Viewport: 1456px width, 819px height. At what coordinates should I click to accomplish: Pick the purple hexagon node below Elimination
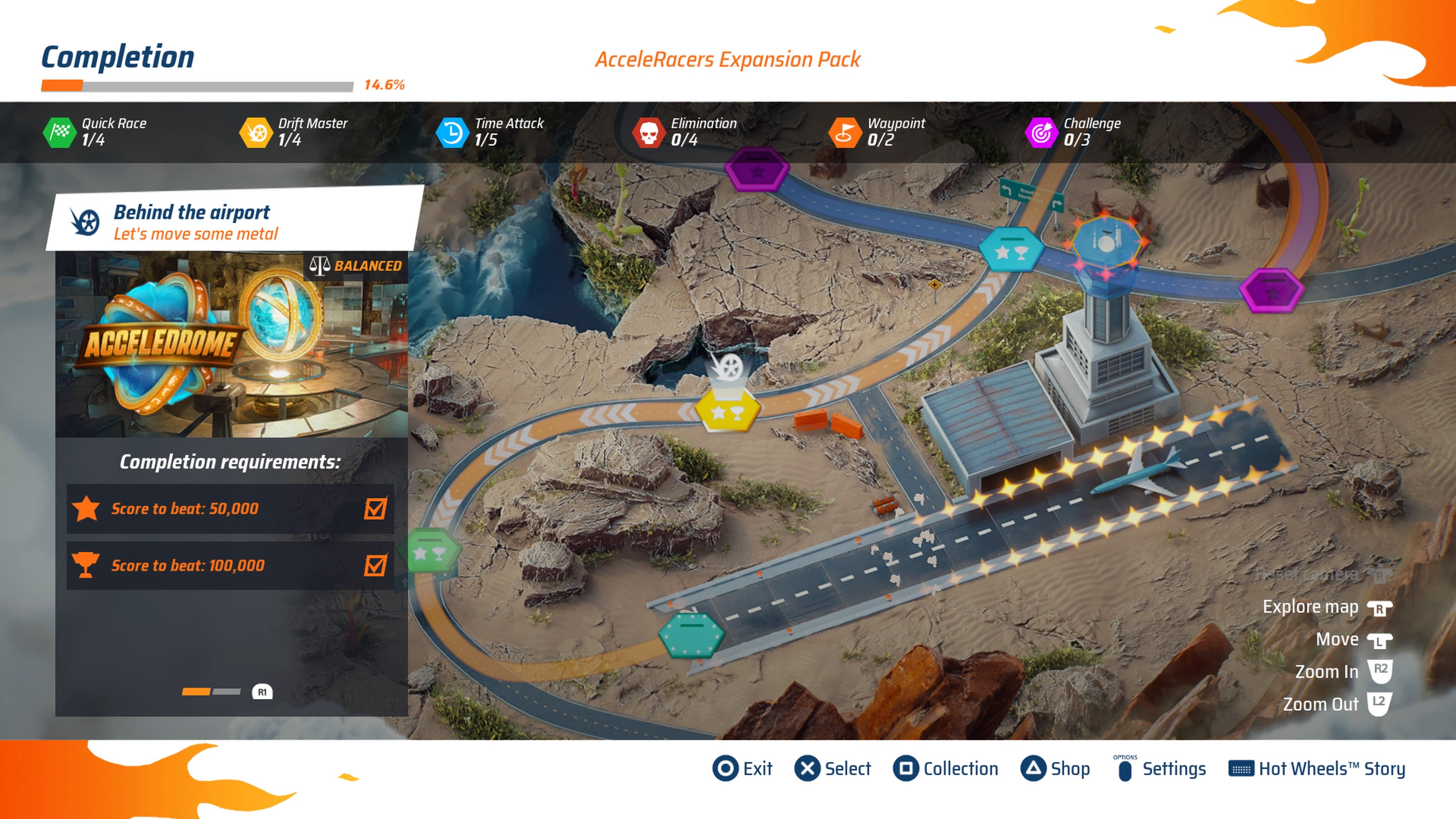(x=756, y=170)
